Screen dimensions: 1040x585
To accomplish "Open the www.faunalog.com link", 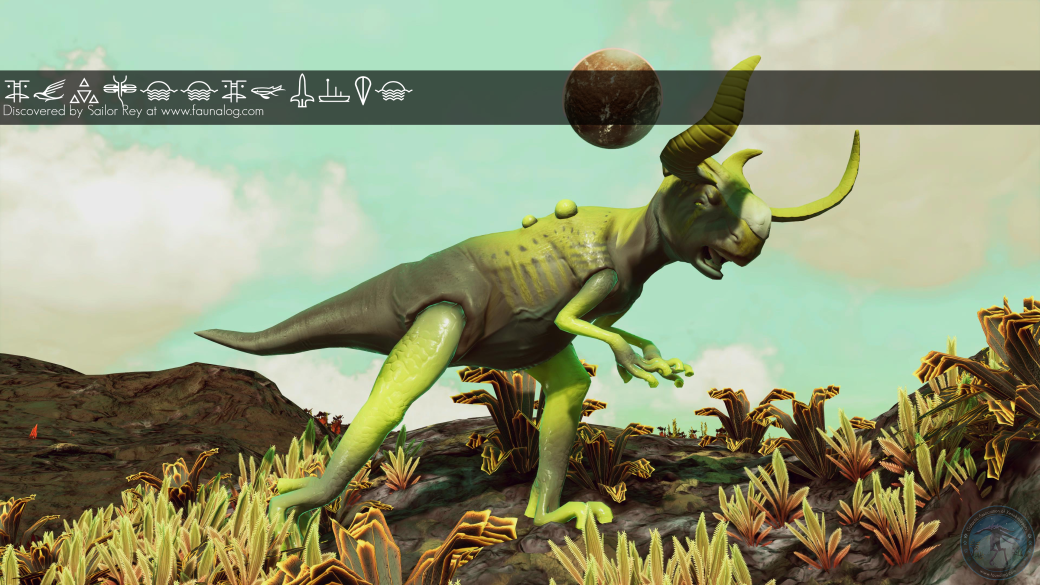I will click(212, 112).
